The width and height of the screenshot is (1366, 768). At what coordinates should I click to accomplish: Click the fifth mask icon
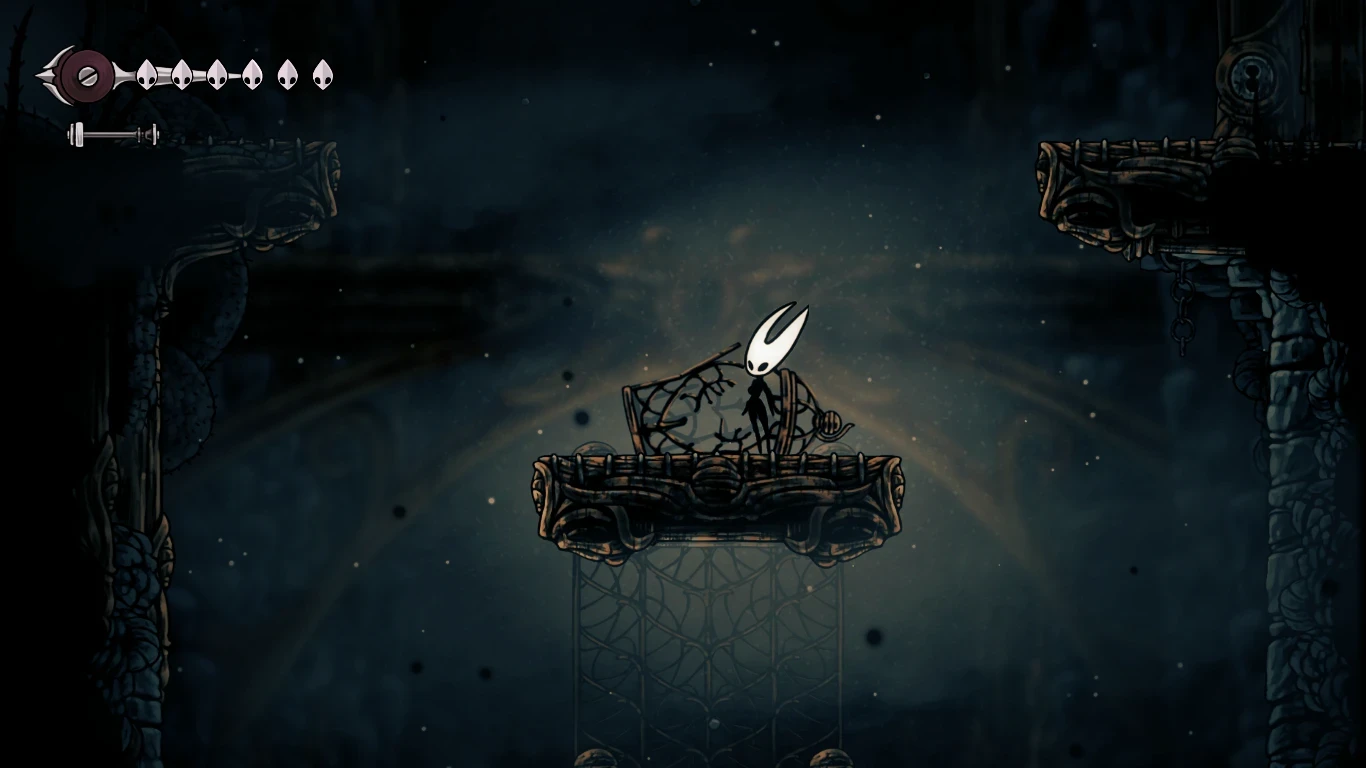click(288, 75)
